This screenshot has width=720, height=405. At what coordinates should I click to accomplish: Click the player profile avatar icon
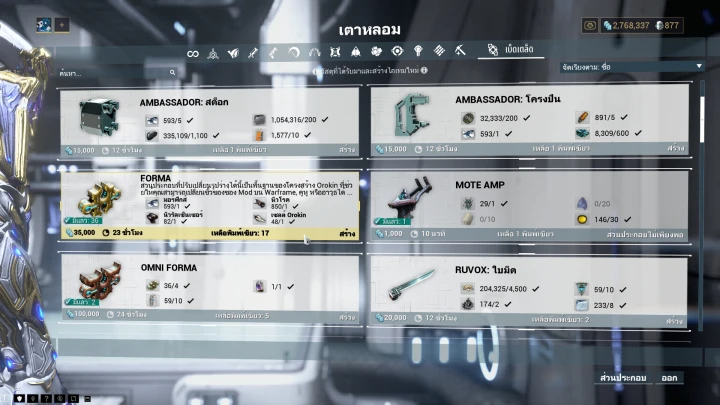tap(45, 25)
